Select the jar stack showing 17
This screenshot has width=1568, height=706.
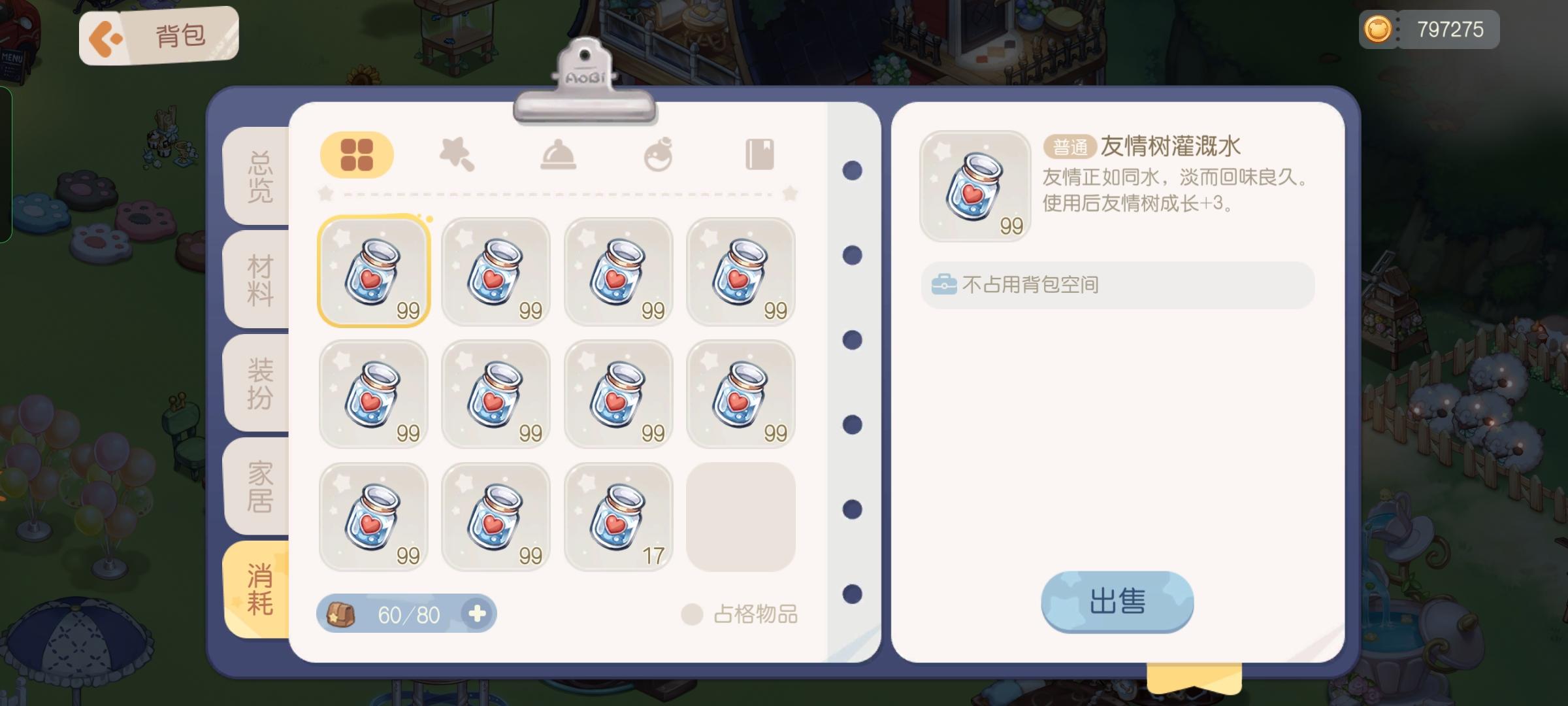[x=617, y=516]
